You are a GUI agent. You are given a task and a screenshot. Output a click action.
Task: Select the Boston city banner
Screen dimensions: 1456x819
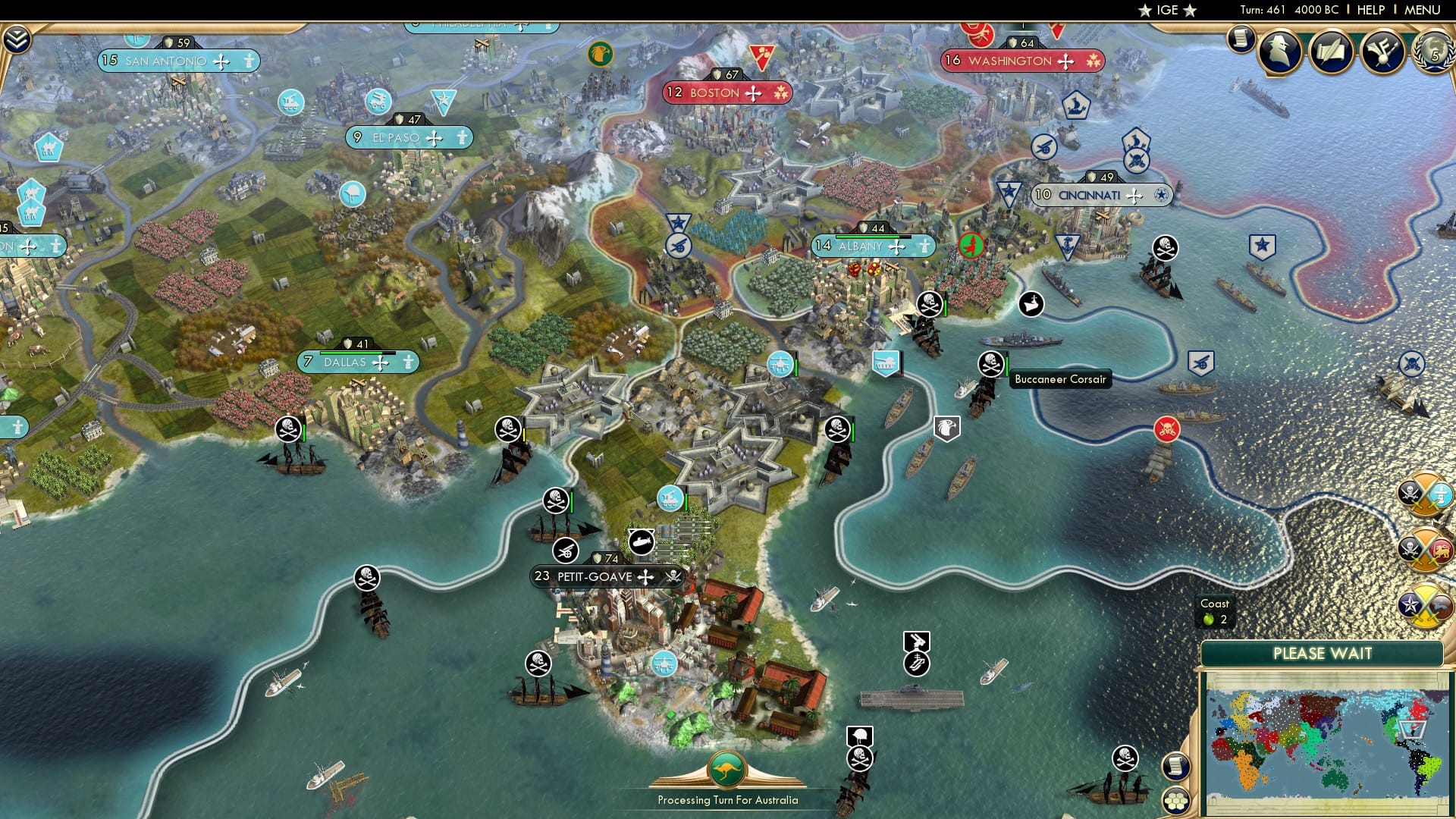pos(724,93)
